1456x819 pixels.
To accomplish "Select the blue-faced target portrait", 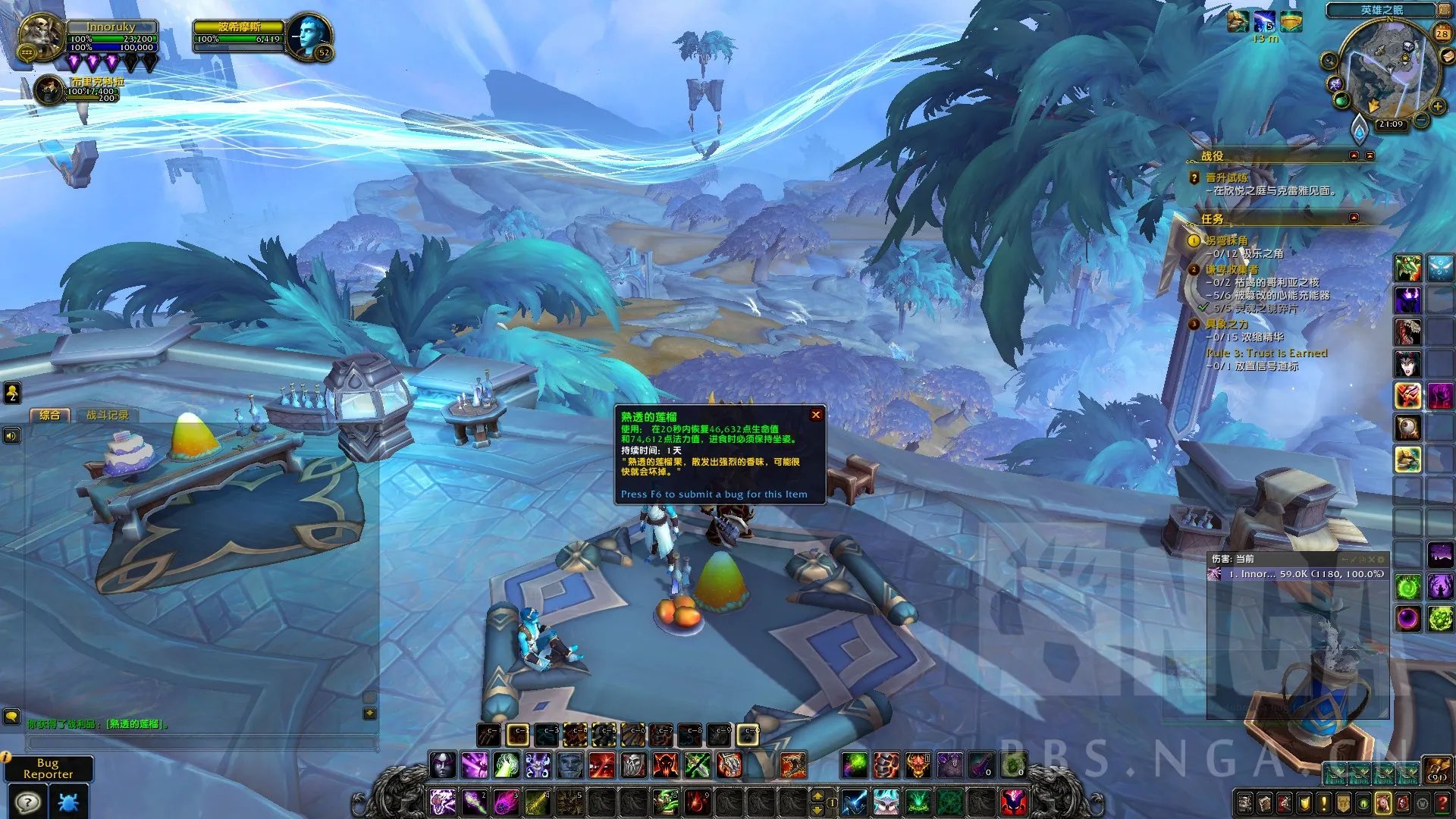I will pyautogui.click(x=309, y=36).
